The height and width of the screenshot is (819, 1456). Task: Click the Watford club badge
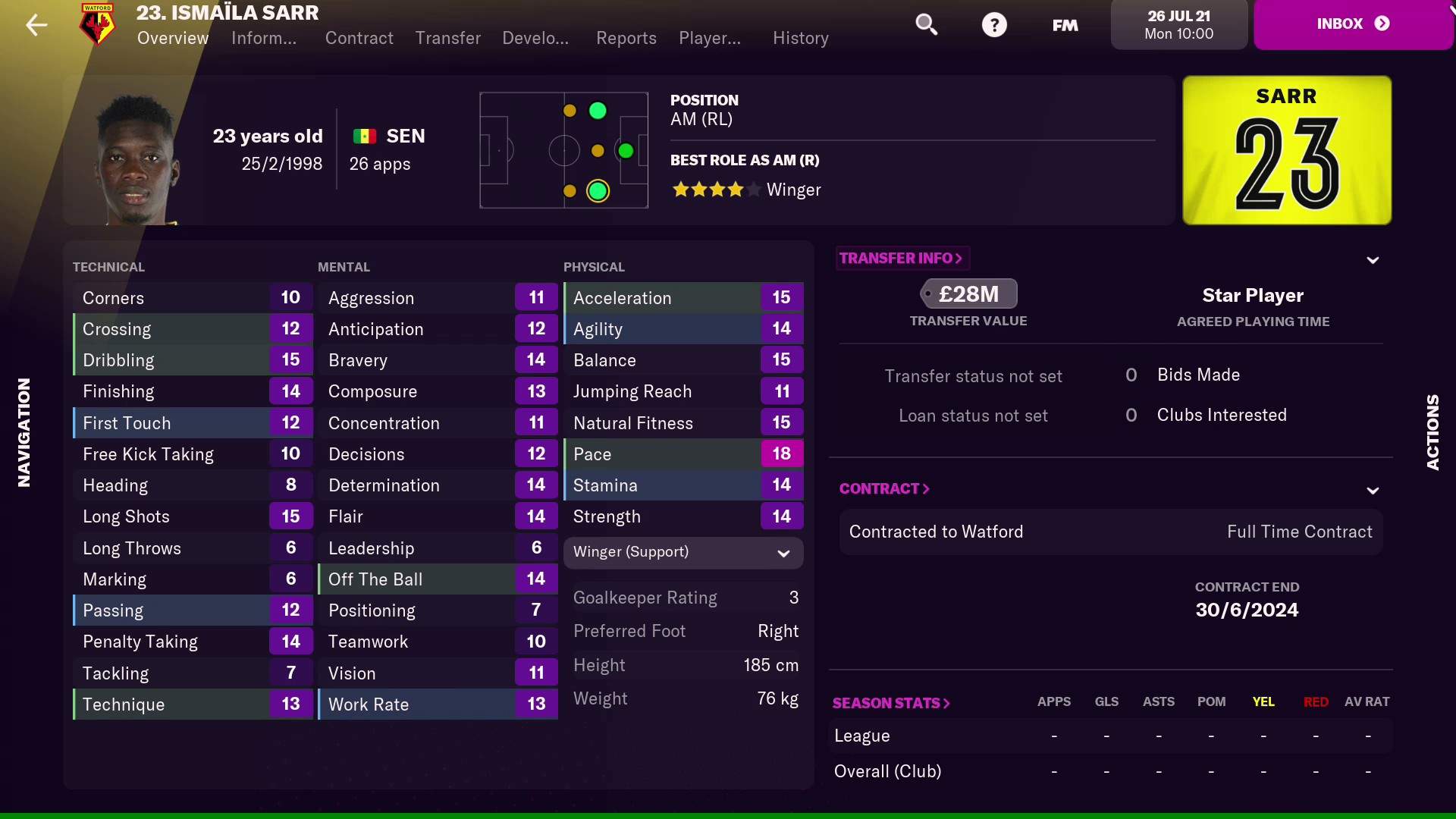[x=96, y=24]
